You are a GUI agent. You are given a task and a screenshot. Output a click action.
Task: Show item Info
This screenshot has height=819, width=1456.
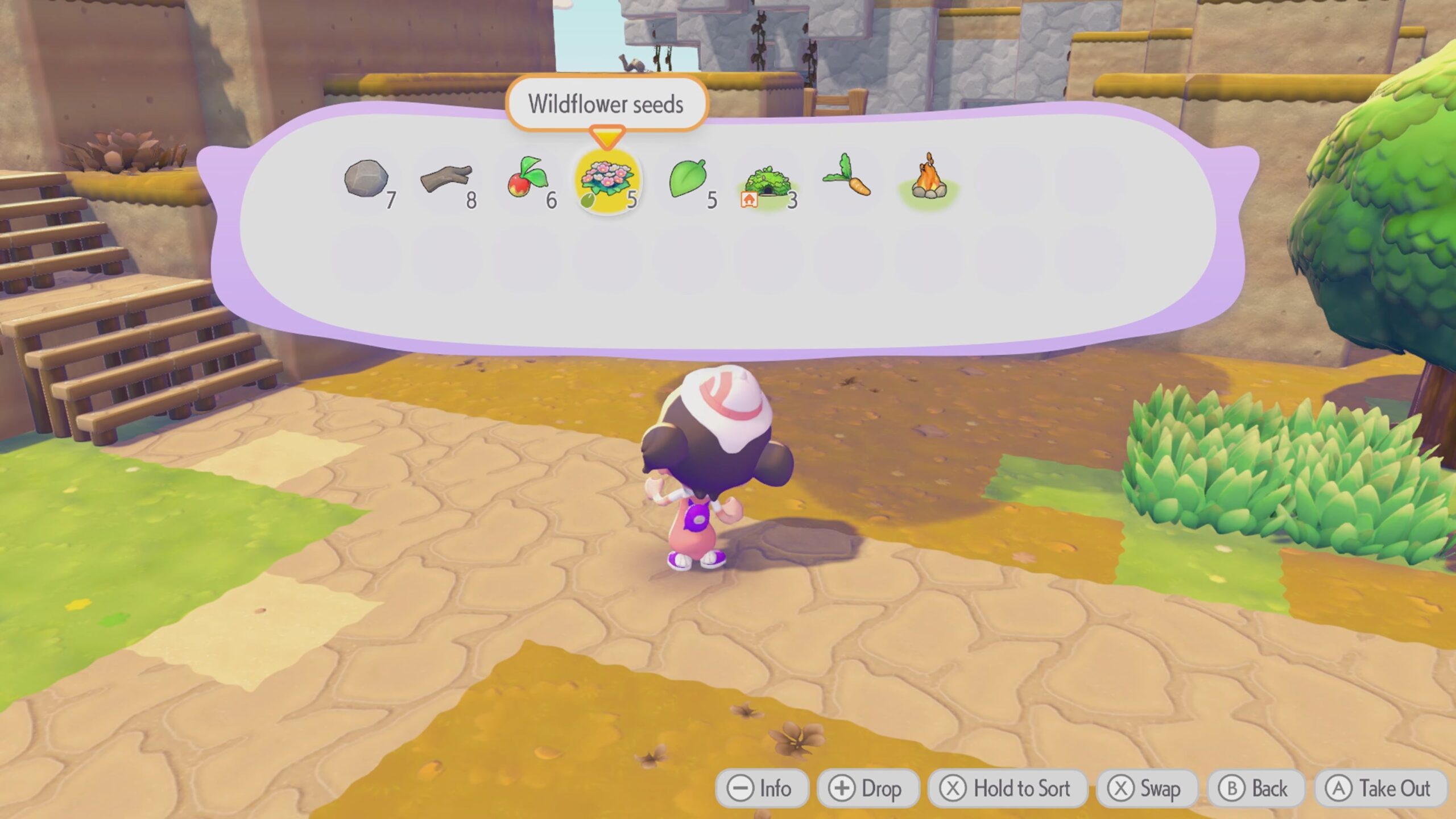761,789
